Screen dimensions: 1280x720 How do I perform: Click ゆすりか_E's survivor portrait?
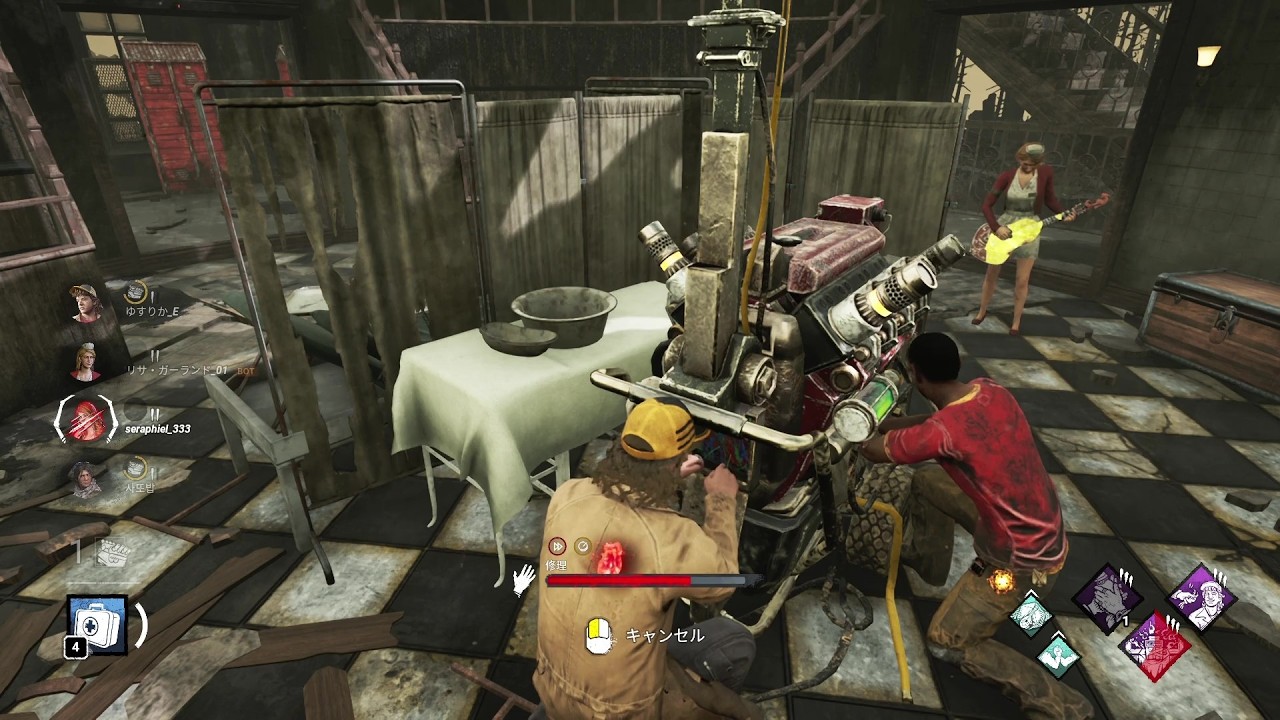tap(86, 303)
